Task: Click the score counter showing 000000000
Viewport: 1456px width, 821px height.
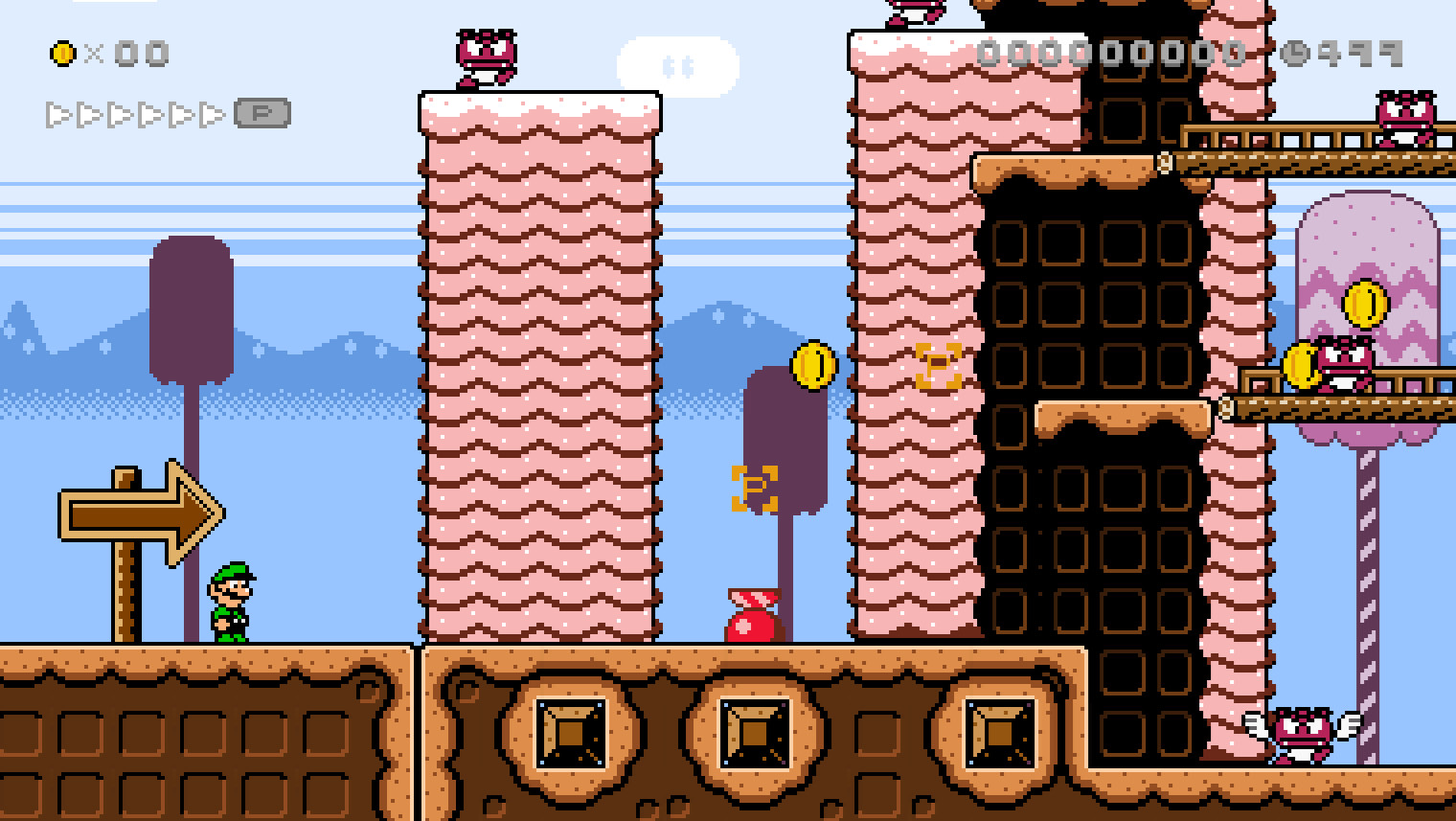Action: (x=1111, y=55)
